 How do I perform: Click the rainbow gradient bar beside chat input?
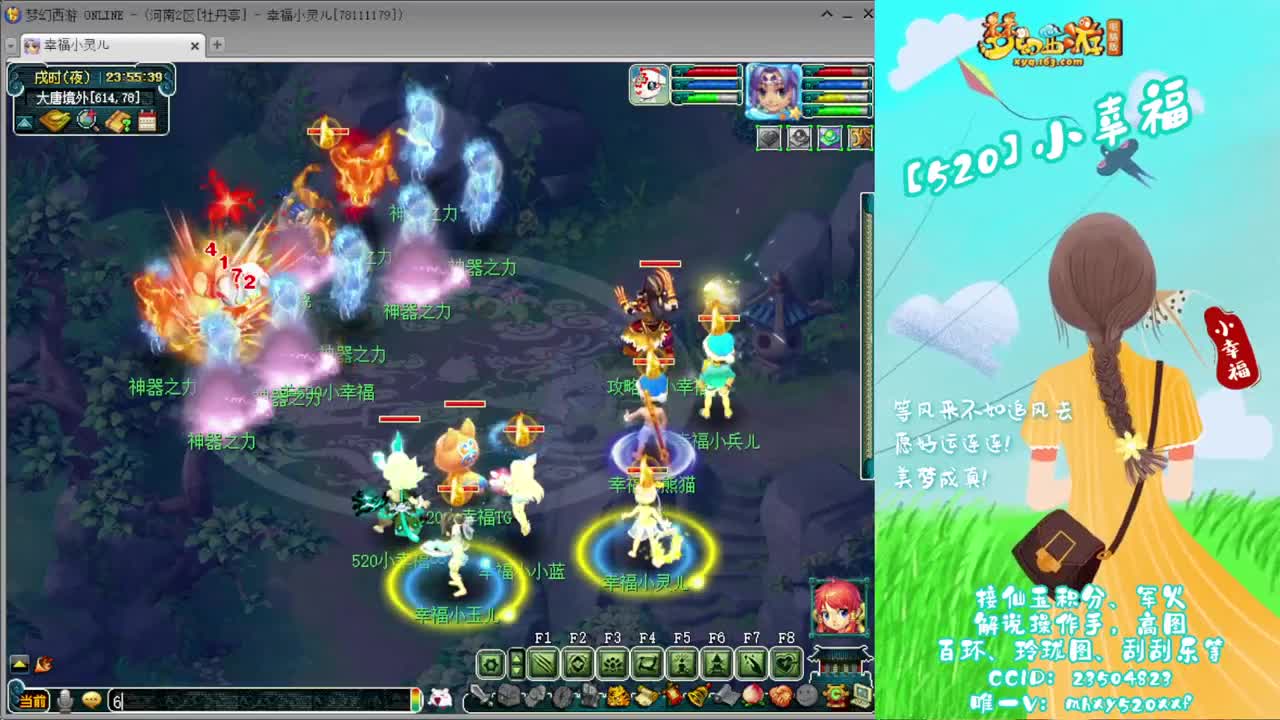417,701
